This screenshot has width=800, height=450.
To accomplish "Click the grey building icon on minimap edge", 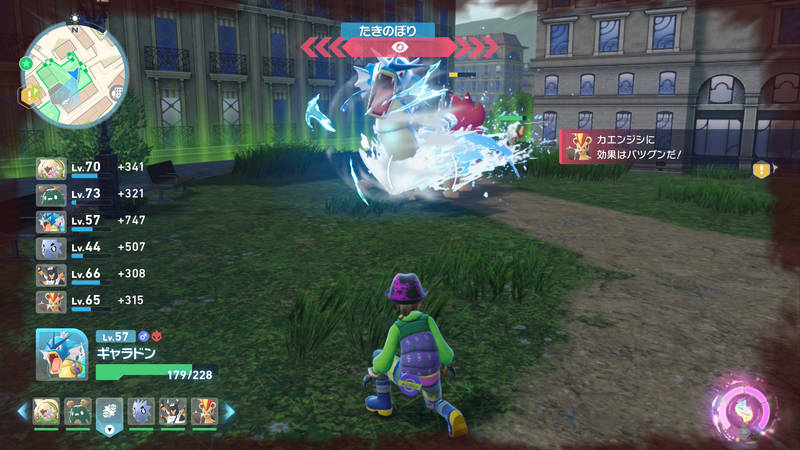I will point(117,93).
